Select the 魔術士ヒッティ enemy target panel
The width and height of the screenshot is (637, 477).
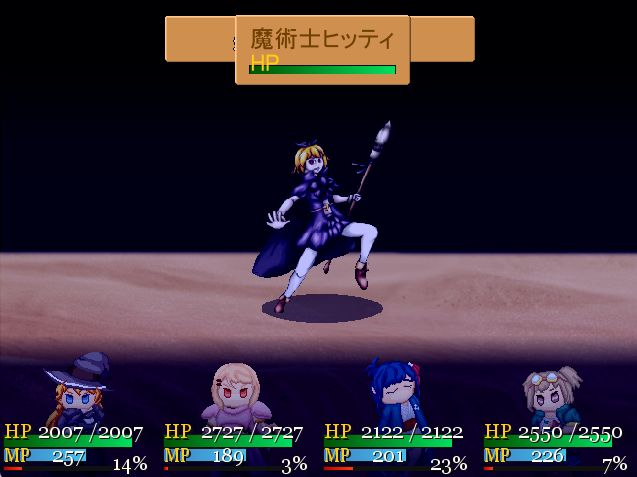[322, 49]
